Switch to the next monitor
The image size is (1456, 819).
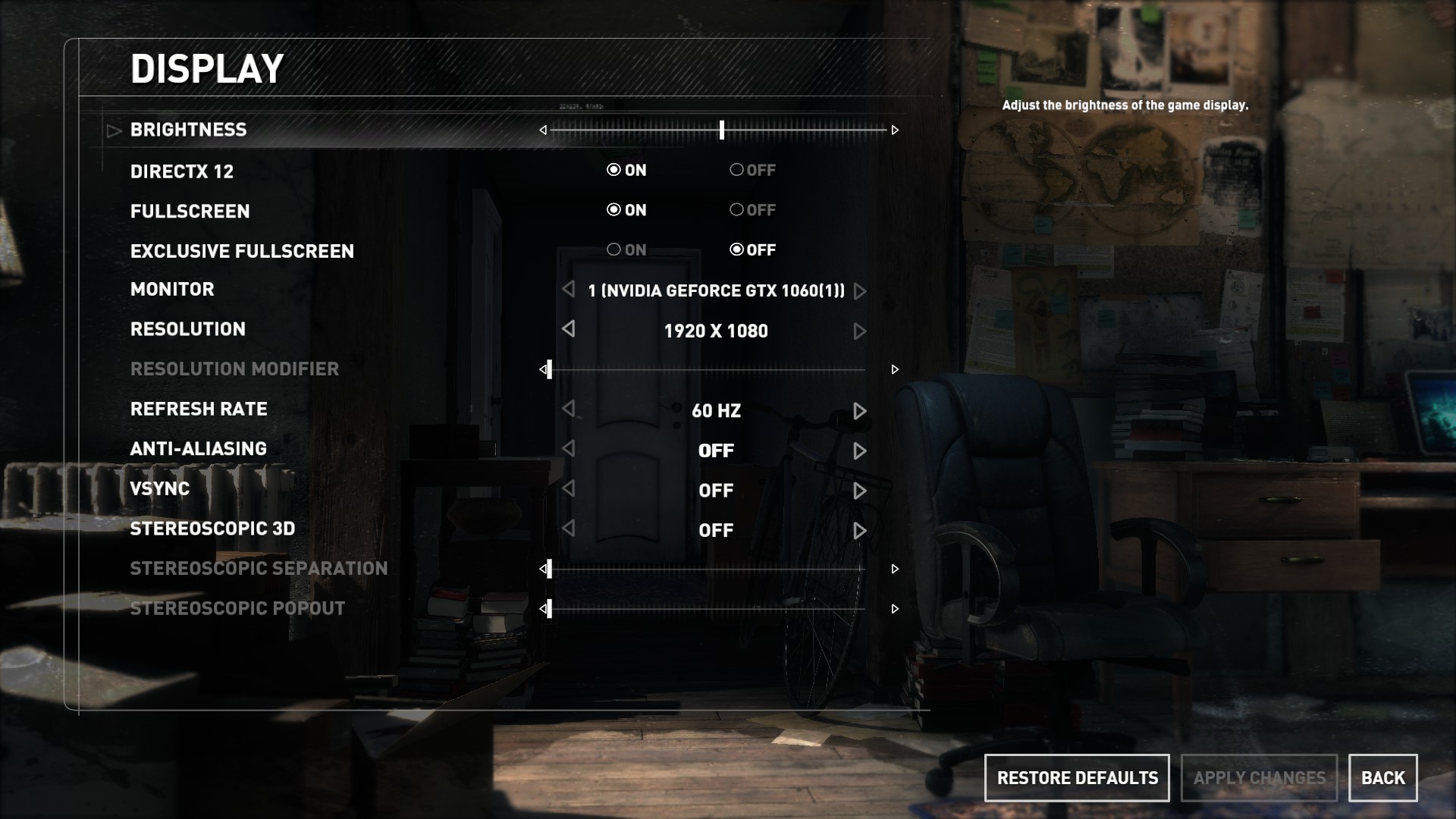tap(859, 291)
